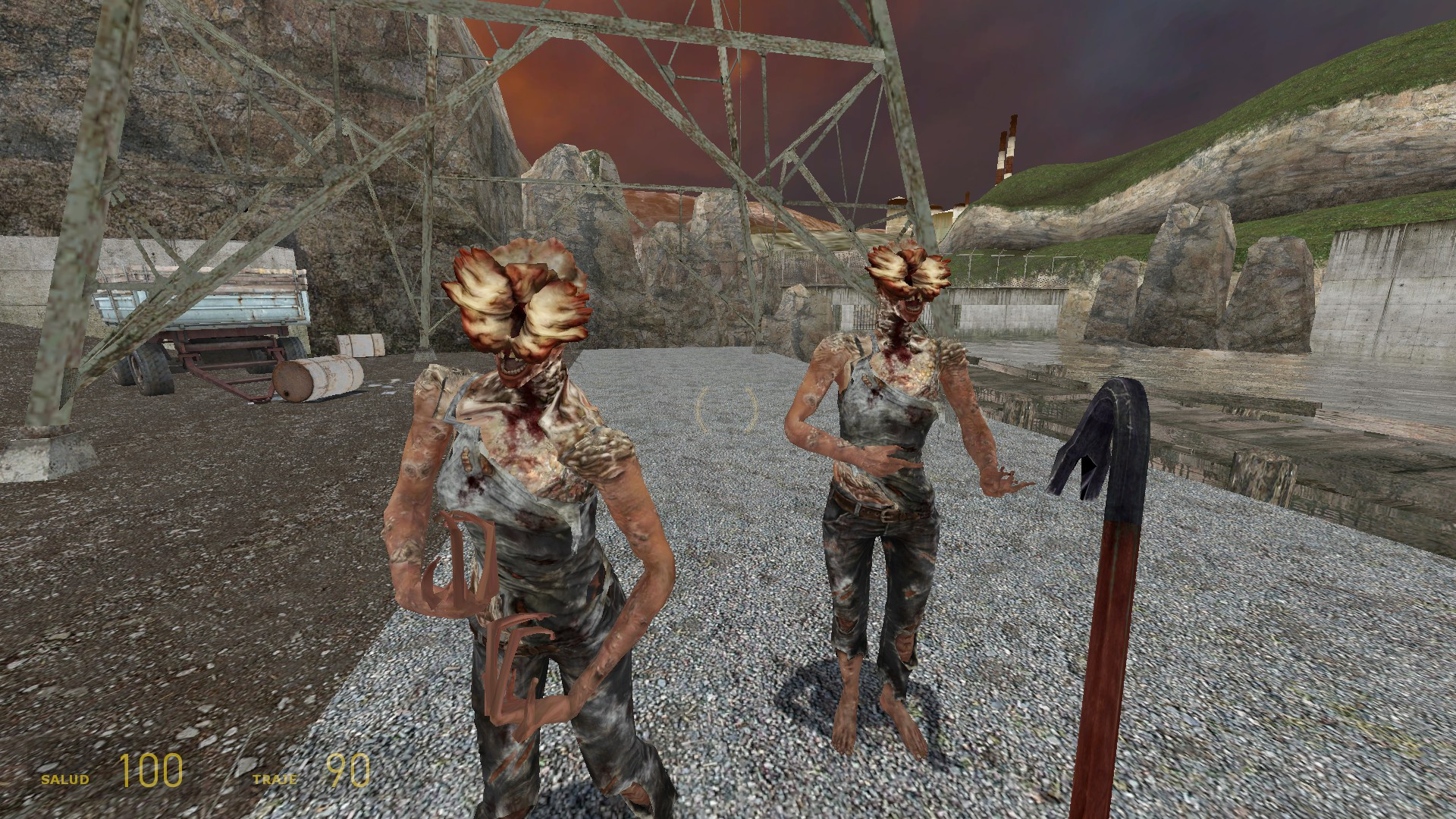The width and height of the screenshot is (1456, 819).
Task: Click the SALUD health indicator
Action: click(64, 777)
